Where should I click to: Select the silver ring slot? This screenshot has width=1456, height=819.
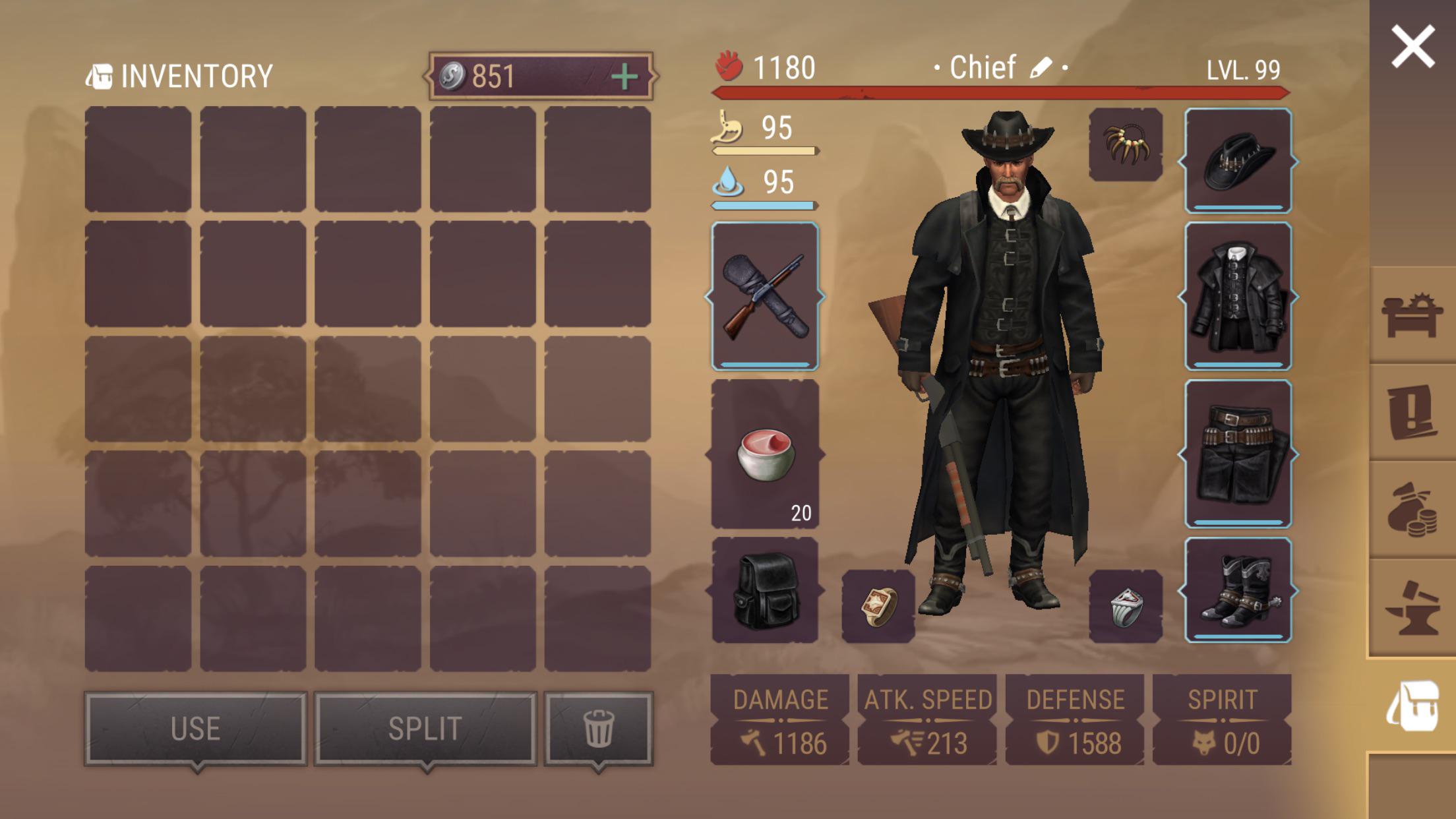click(x=1126, y=606)
